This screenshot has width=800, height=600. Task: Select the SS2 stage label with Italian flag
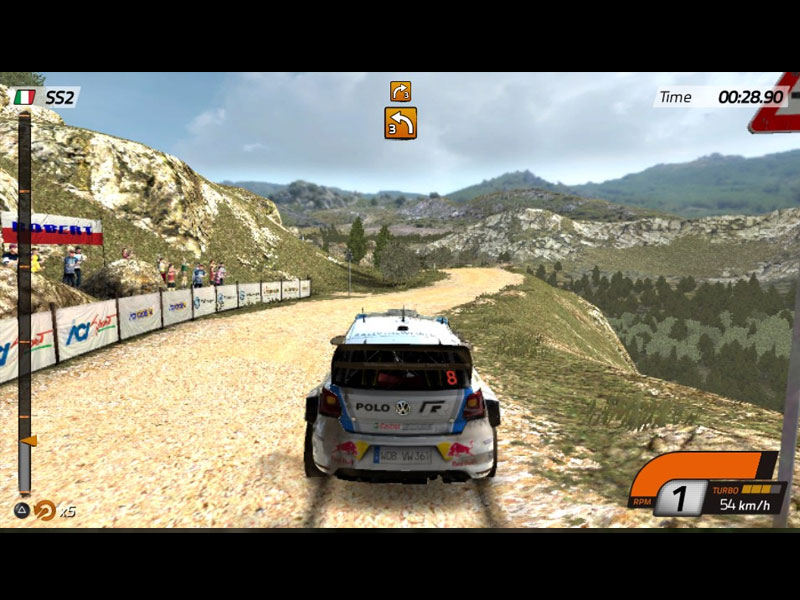(45, 97)
